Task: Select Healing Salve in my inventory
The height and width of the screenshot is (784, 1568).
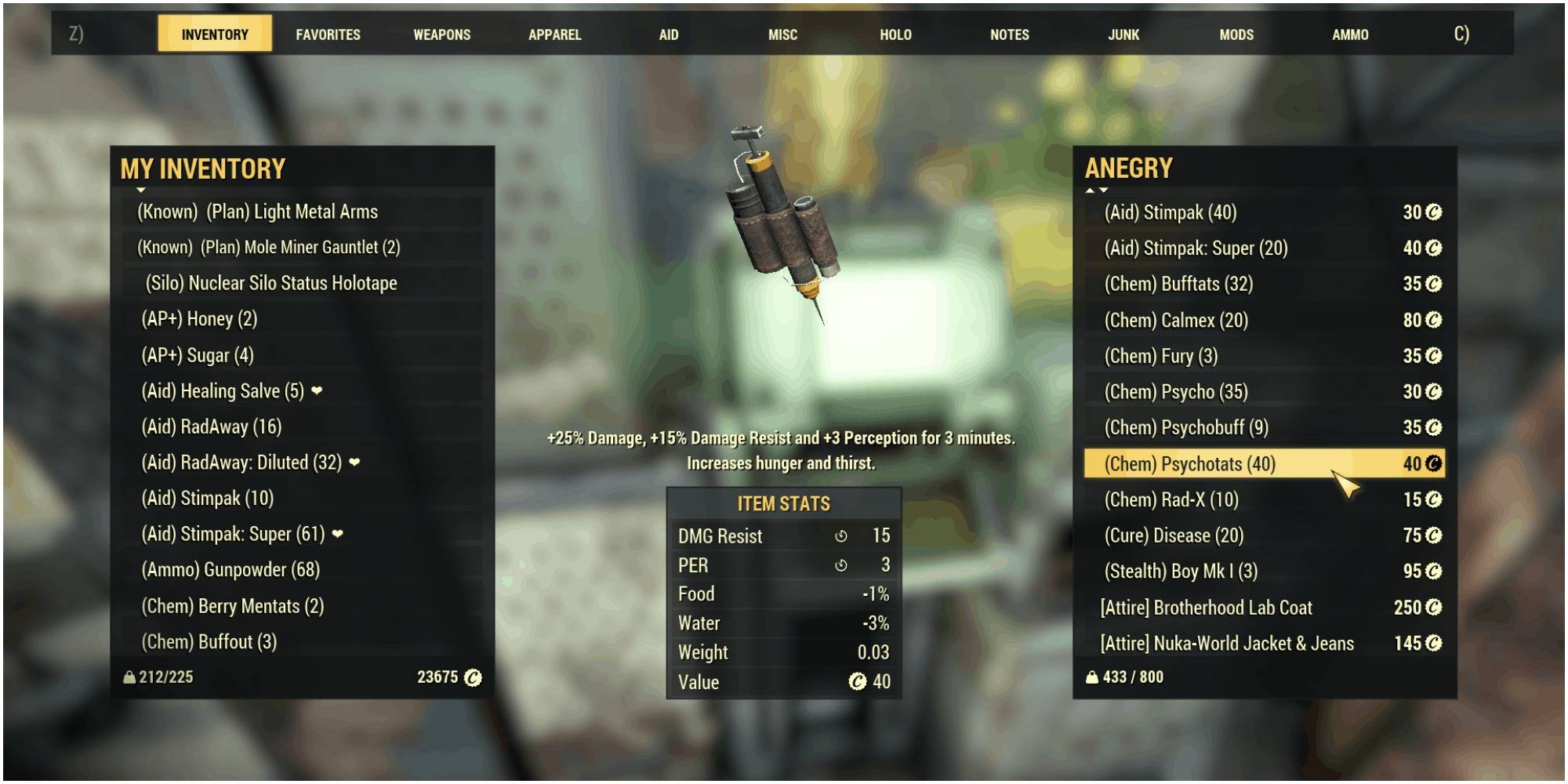Action: [222, 391]
